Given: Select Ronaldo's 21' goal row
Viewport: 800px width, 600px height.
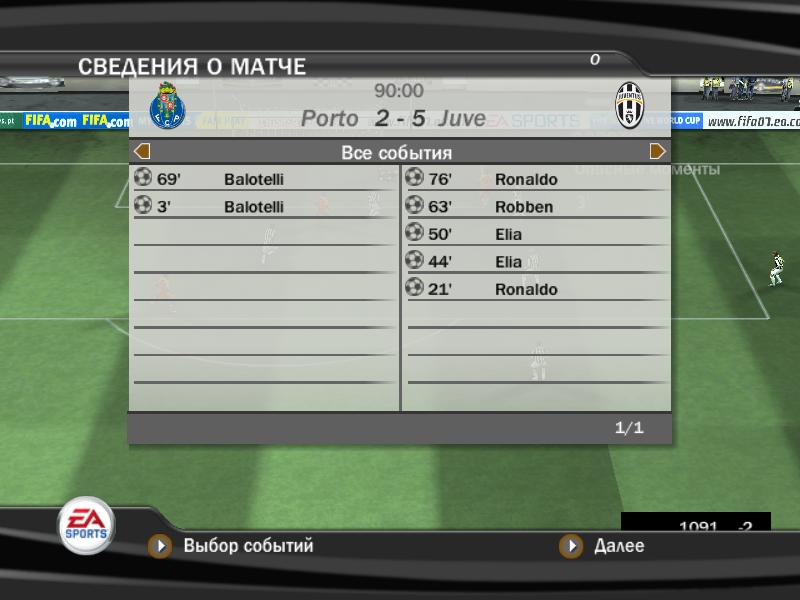Looking at the screenshot, I should tap(536, 289).
